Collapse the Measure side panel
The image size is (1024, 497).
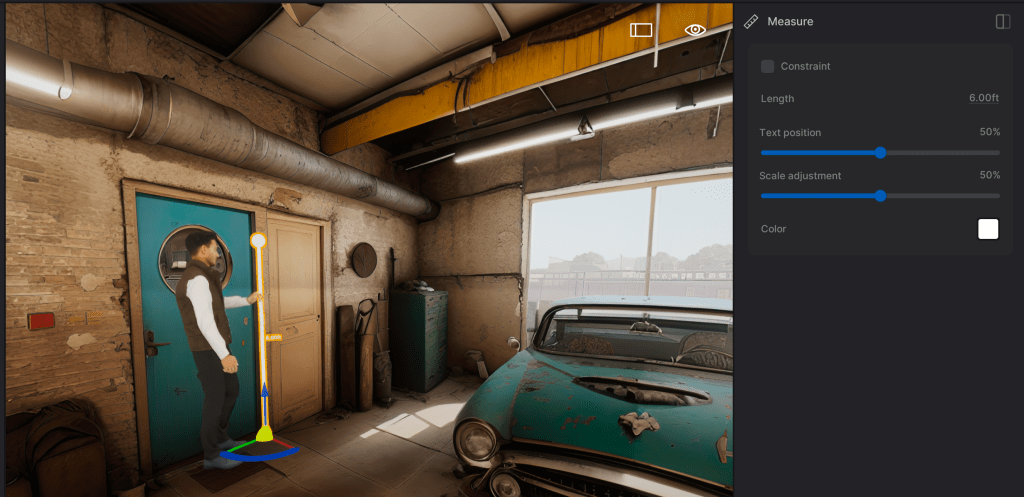1003,22
